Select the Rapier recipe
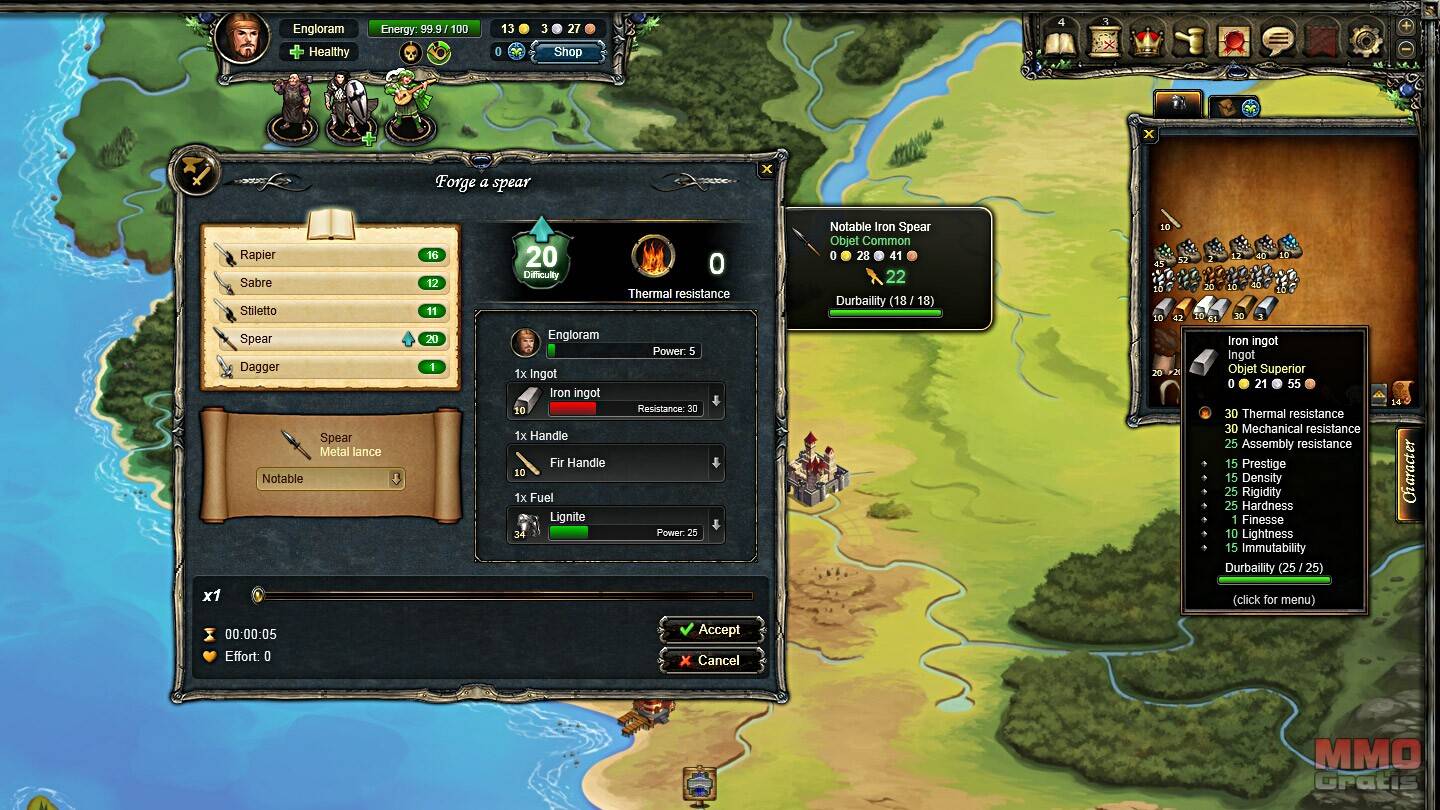The height and width of the screenshot is (810, 1440). click(330, 255)
